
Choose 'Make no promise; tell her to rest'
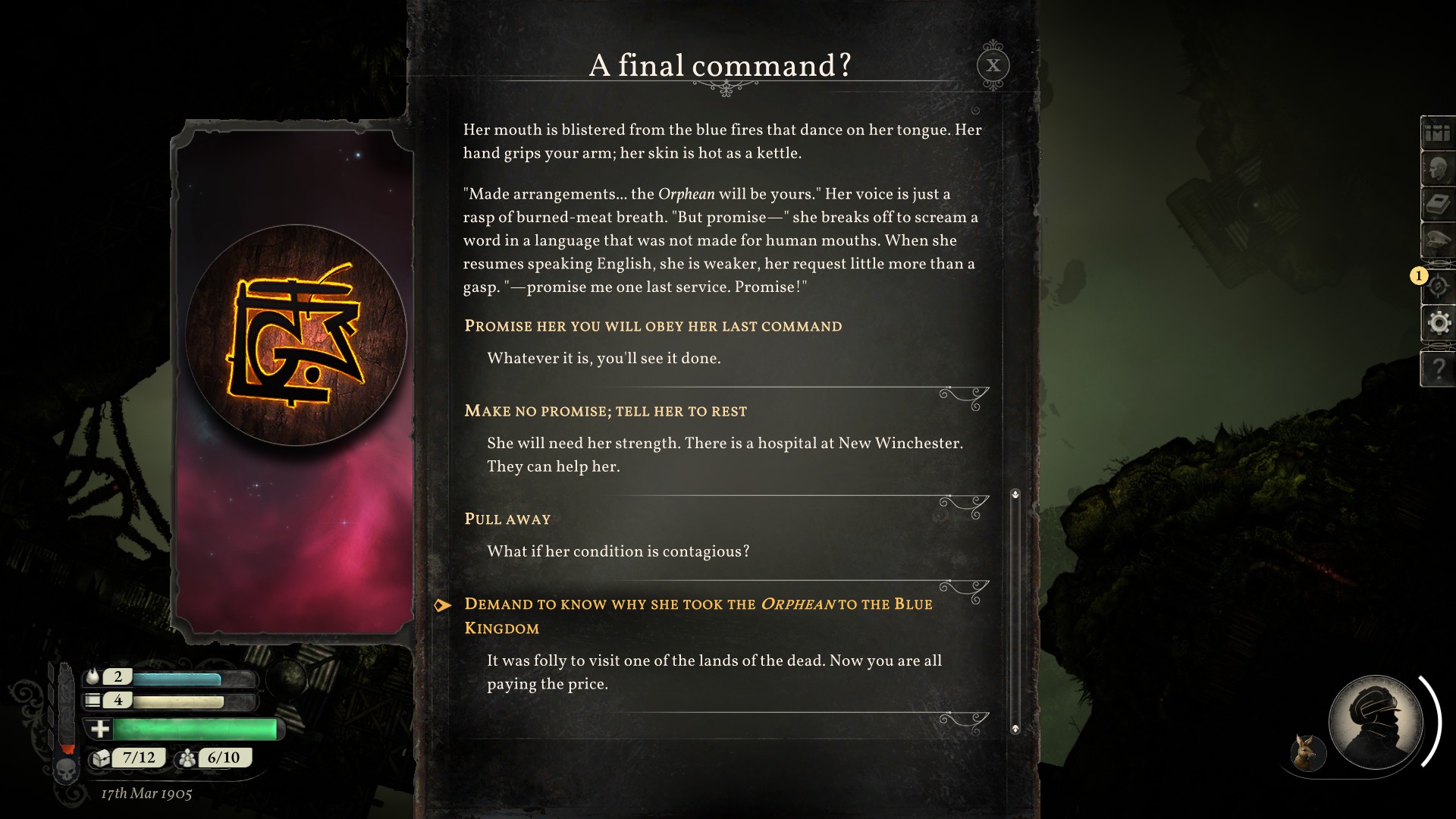pos(605,412)
